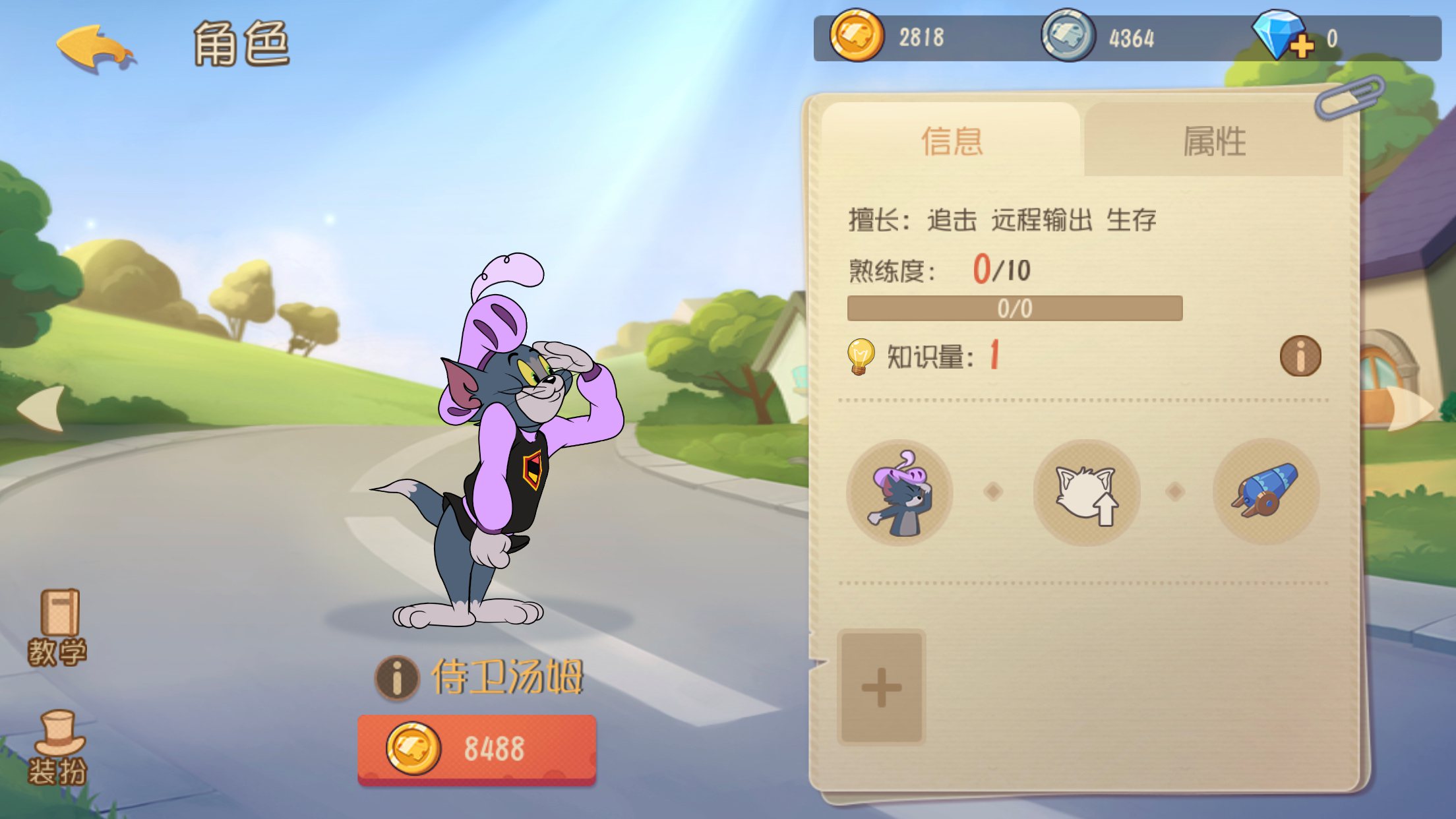The width and height of the screenshot is (1456, 819).
Task: Add diamonds via the gem plus icon
Action: click(1283, 36)
